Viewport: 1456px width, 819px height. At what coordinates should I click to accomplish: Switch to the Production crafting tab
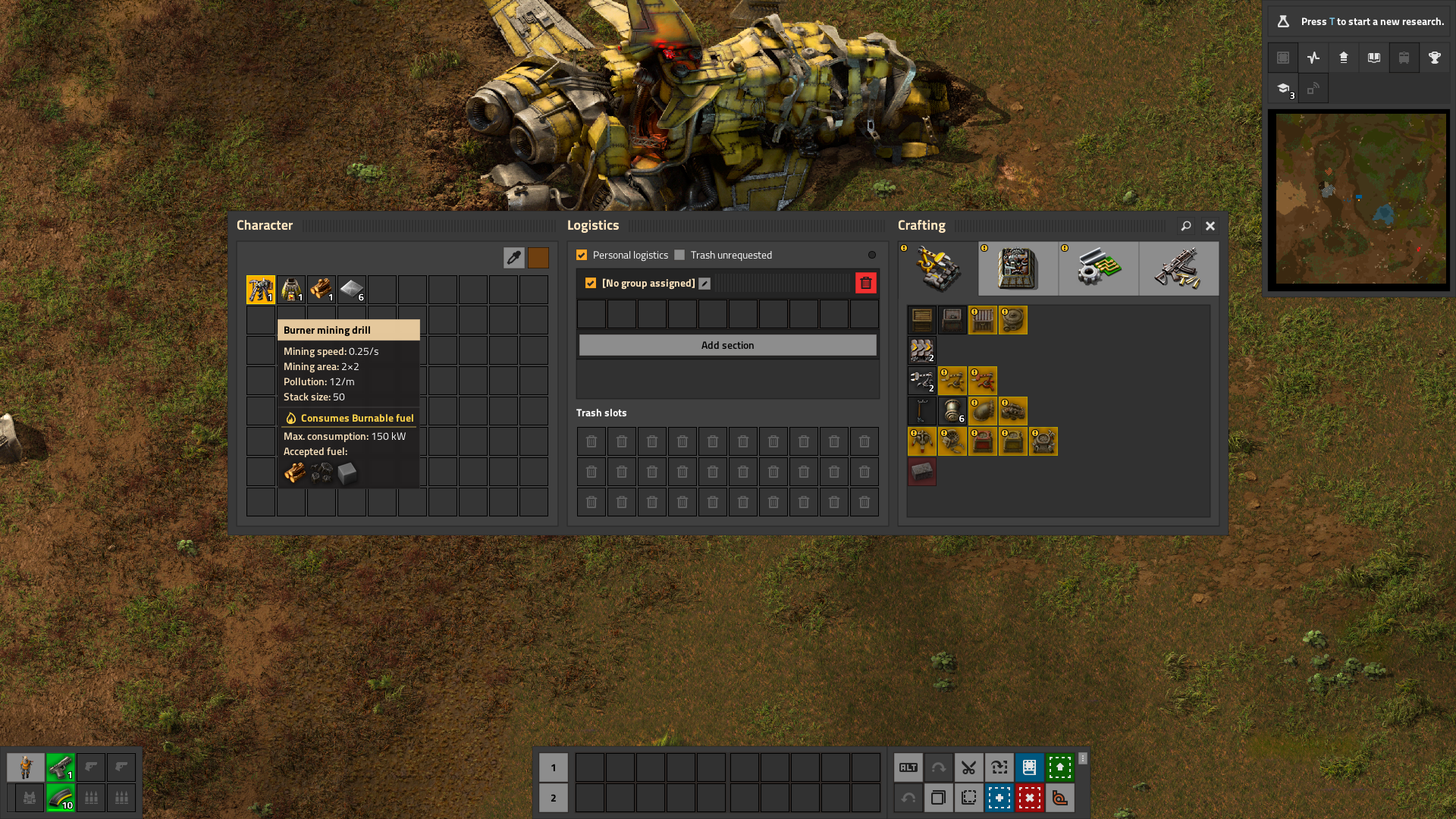(x=1018, y=268)
